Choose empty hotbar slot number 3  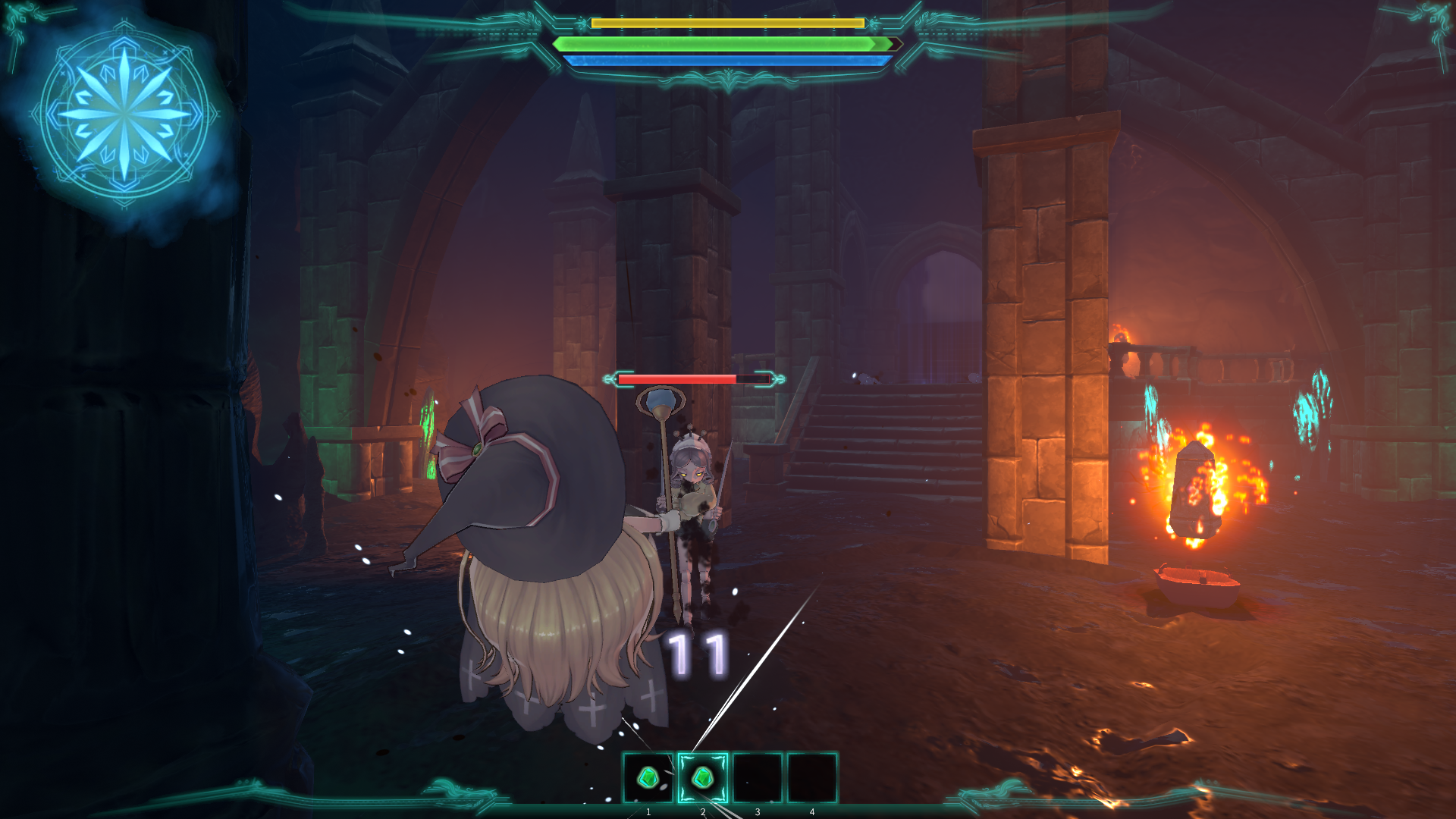coord(758,777)
